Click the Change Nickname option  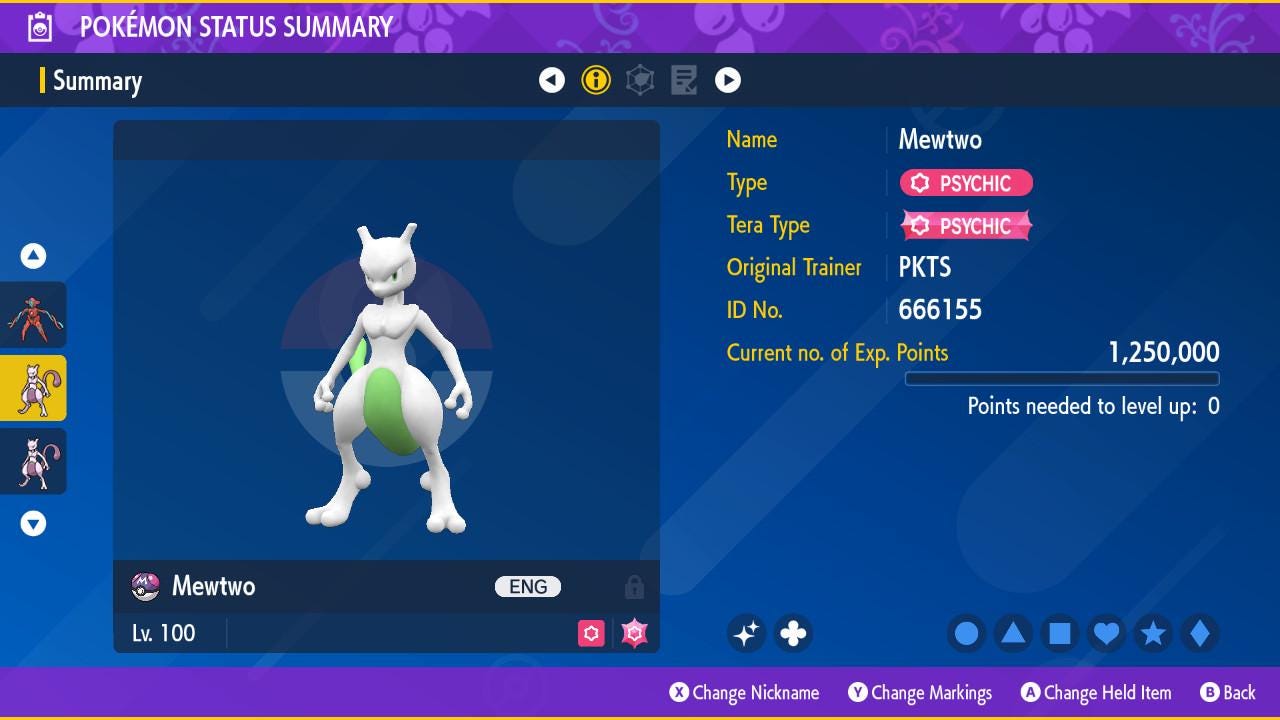[745, 693]
